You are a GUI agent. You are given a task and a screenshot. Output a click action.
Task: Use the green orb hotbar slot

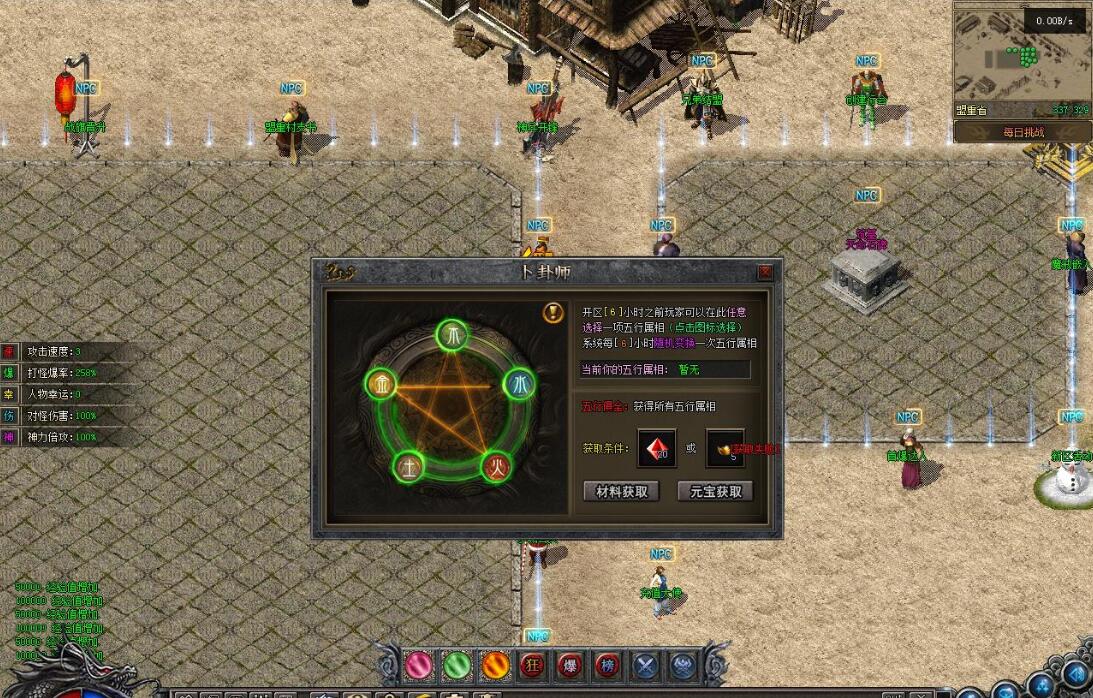click(456, 664)
